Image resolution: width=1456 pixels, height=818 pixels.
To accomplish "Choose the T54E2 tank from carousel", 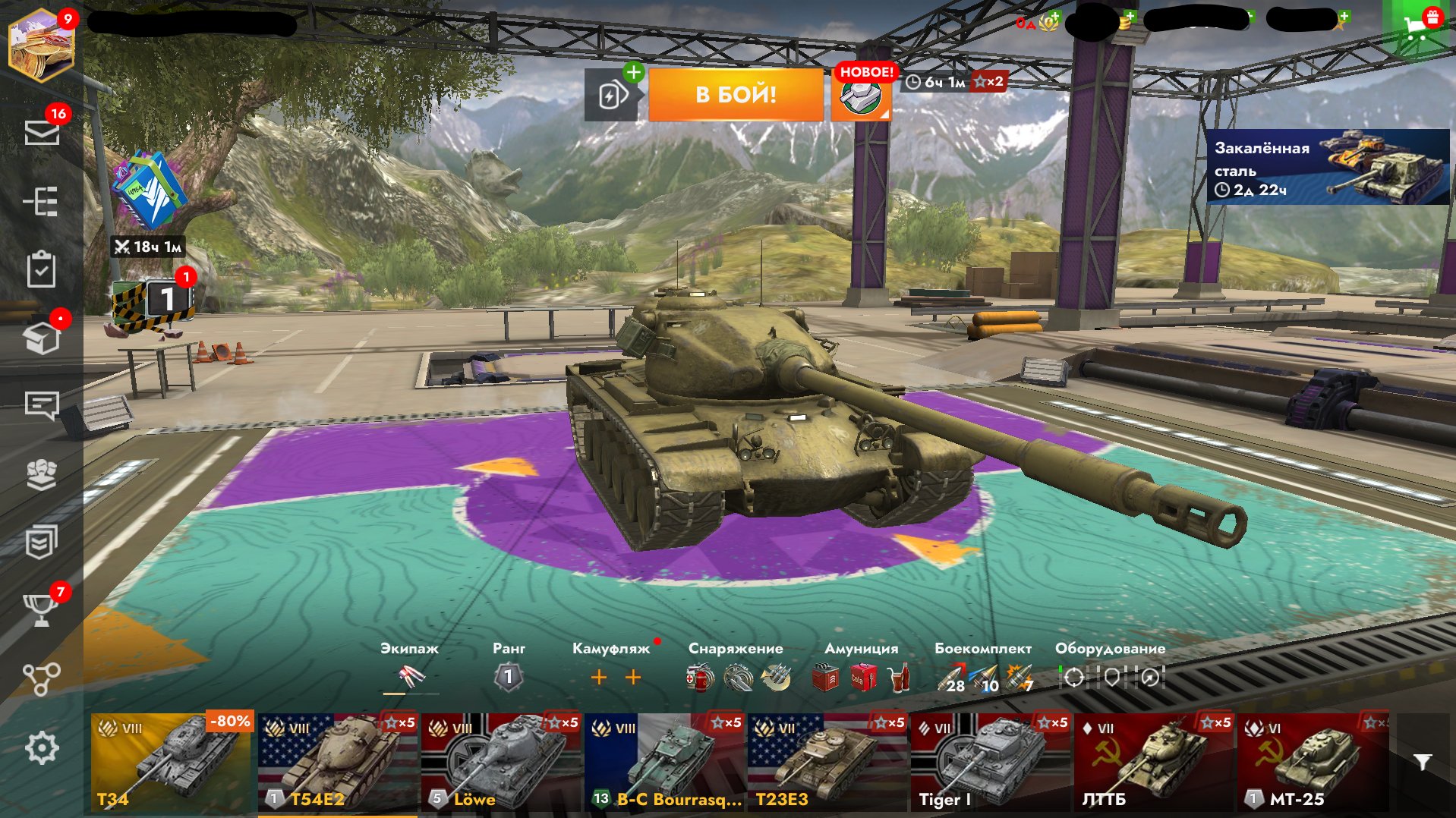I will pos(337,762).
